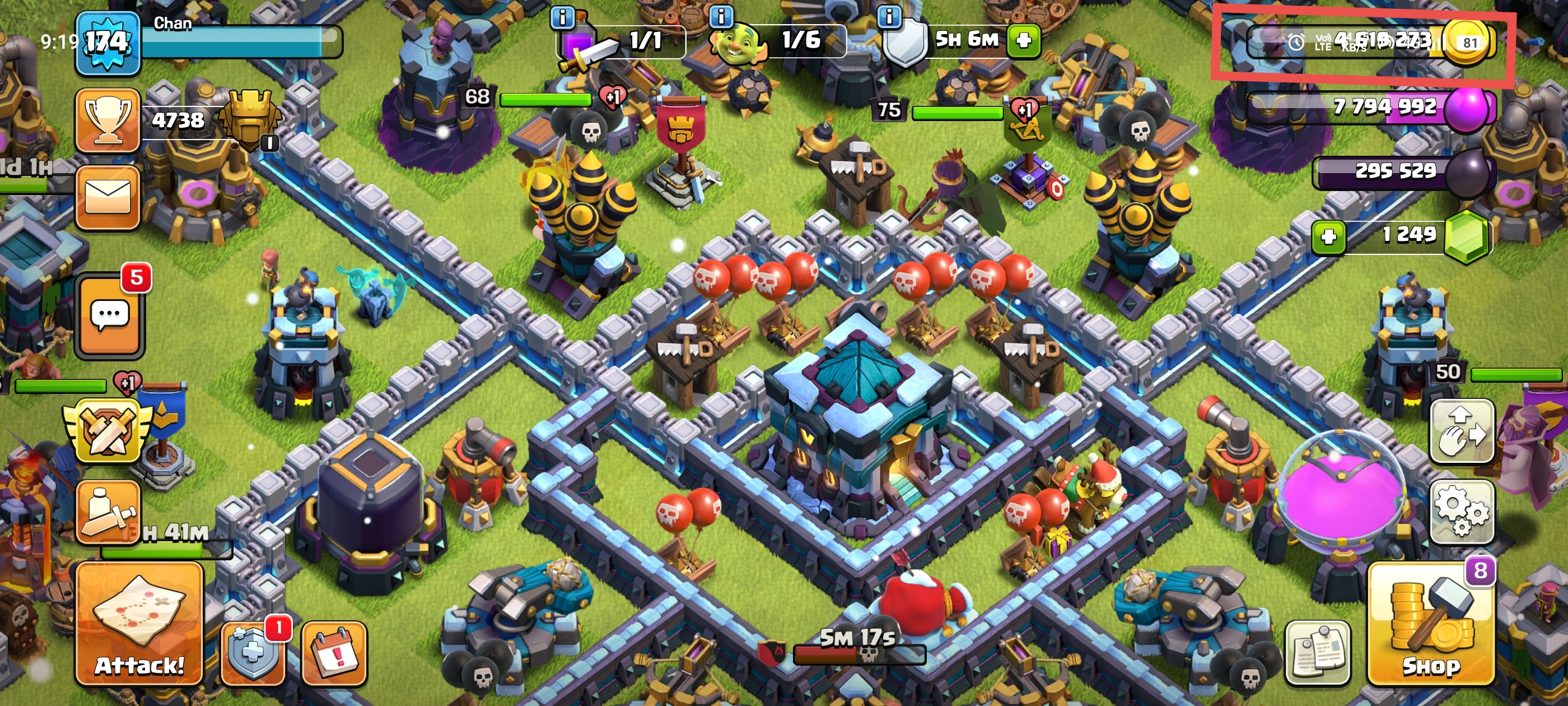Open the army training sword button
This screenshot has width=1568, height=706.
pyautogui.click(x=108, y=512)
